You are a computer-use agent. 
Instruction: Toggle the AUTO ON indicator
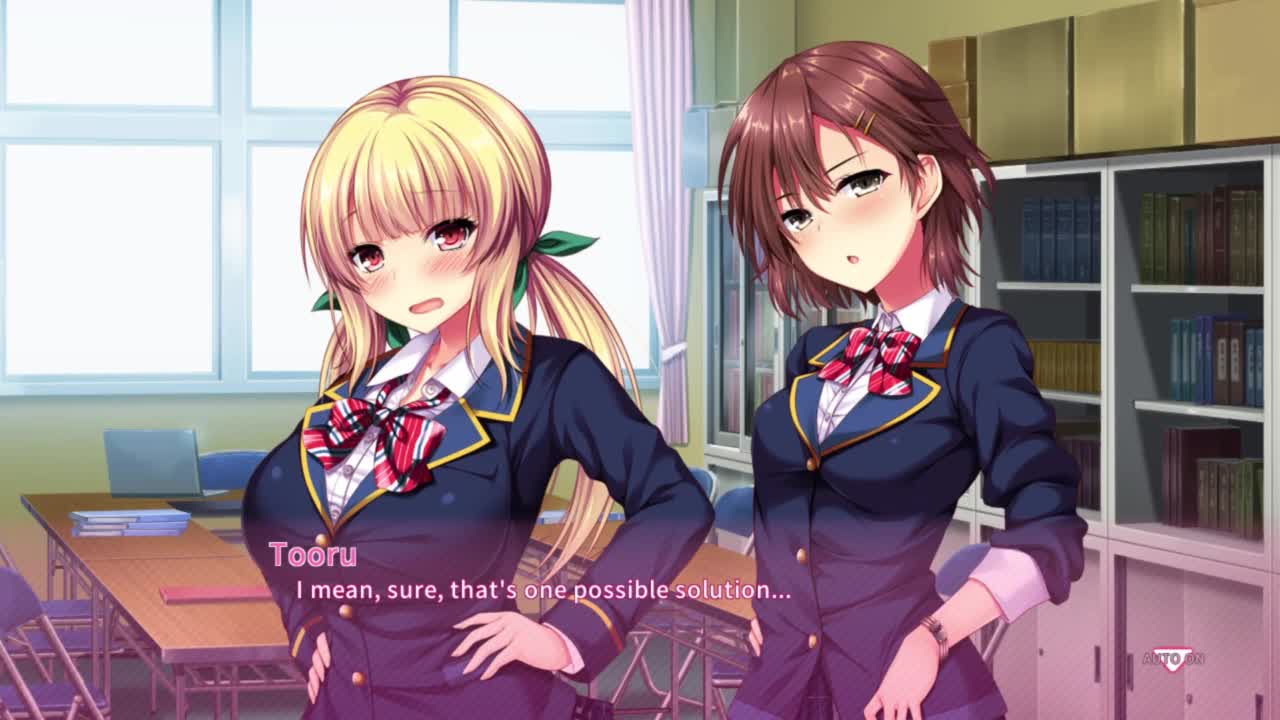[x=1173, y=658]
